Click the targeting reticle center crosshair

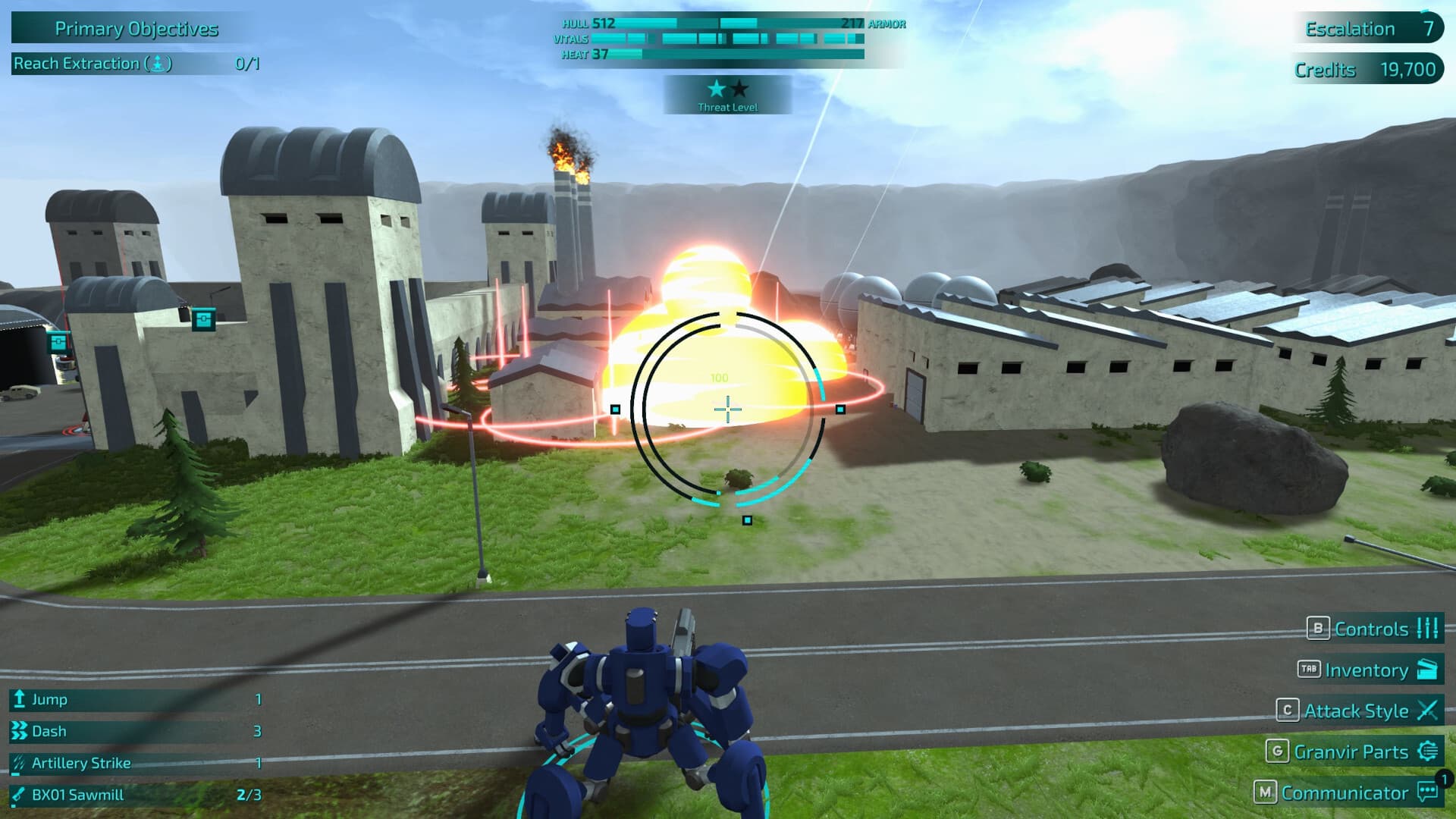click(726, 409)
